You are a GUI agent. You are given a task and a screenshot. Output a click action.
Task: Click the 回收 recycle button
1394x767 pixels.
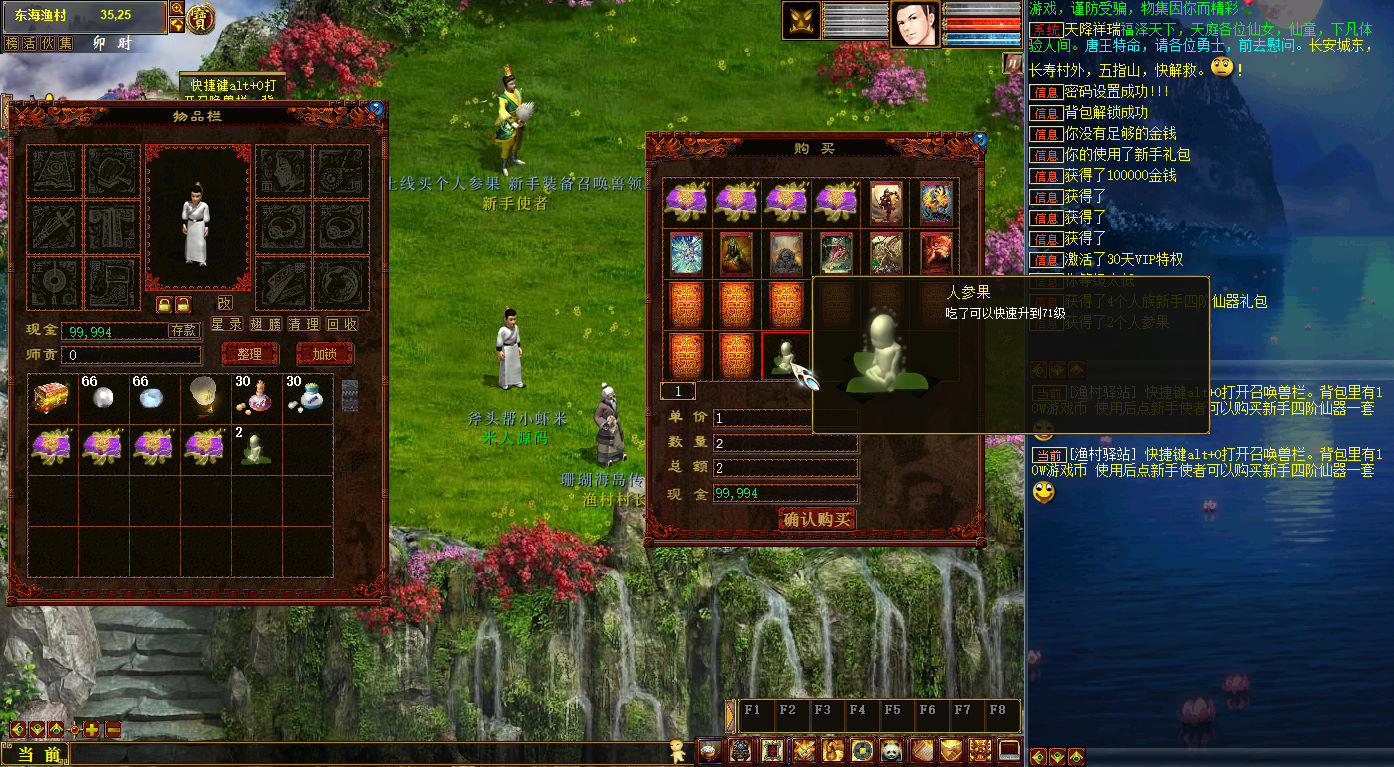coord(343,325)
